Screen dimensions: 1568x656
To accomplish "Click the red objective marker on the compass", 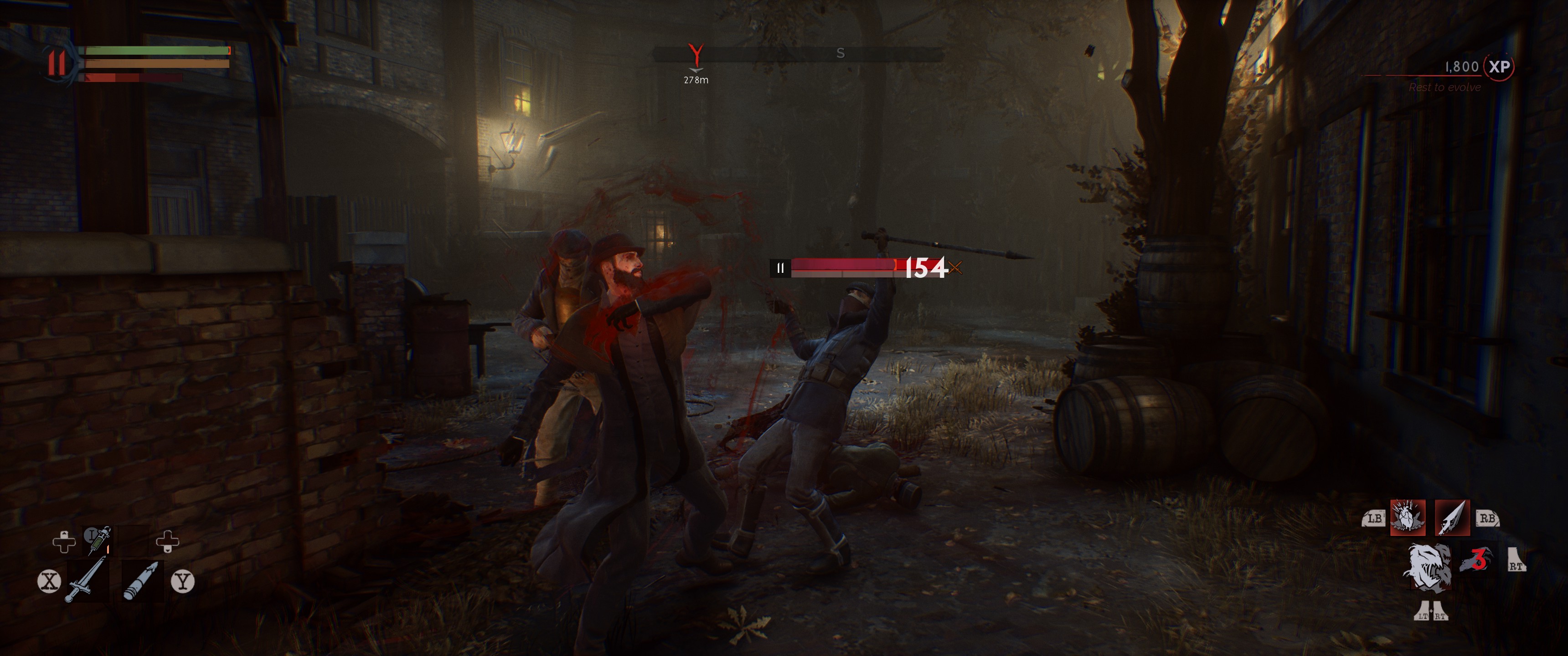I will pyautogui.click(x=696, y=56).
